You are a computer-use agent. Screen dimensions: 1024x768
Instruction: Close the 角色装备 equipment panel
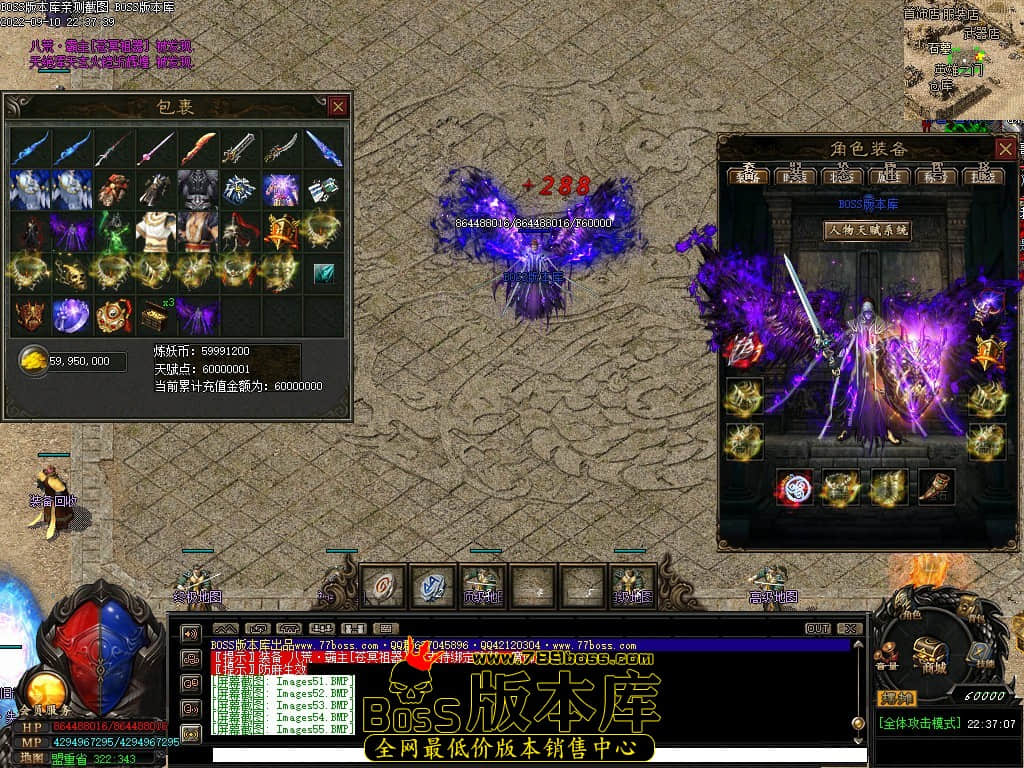(x=1005, y=149)
